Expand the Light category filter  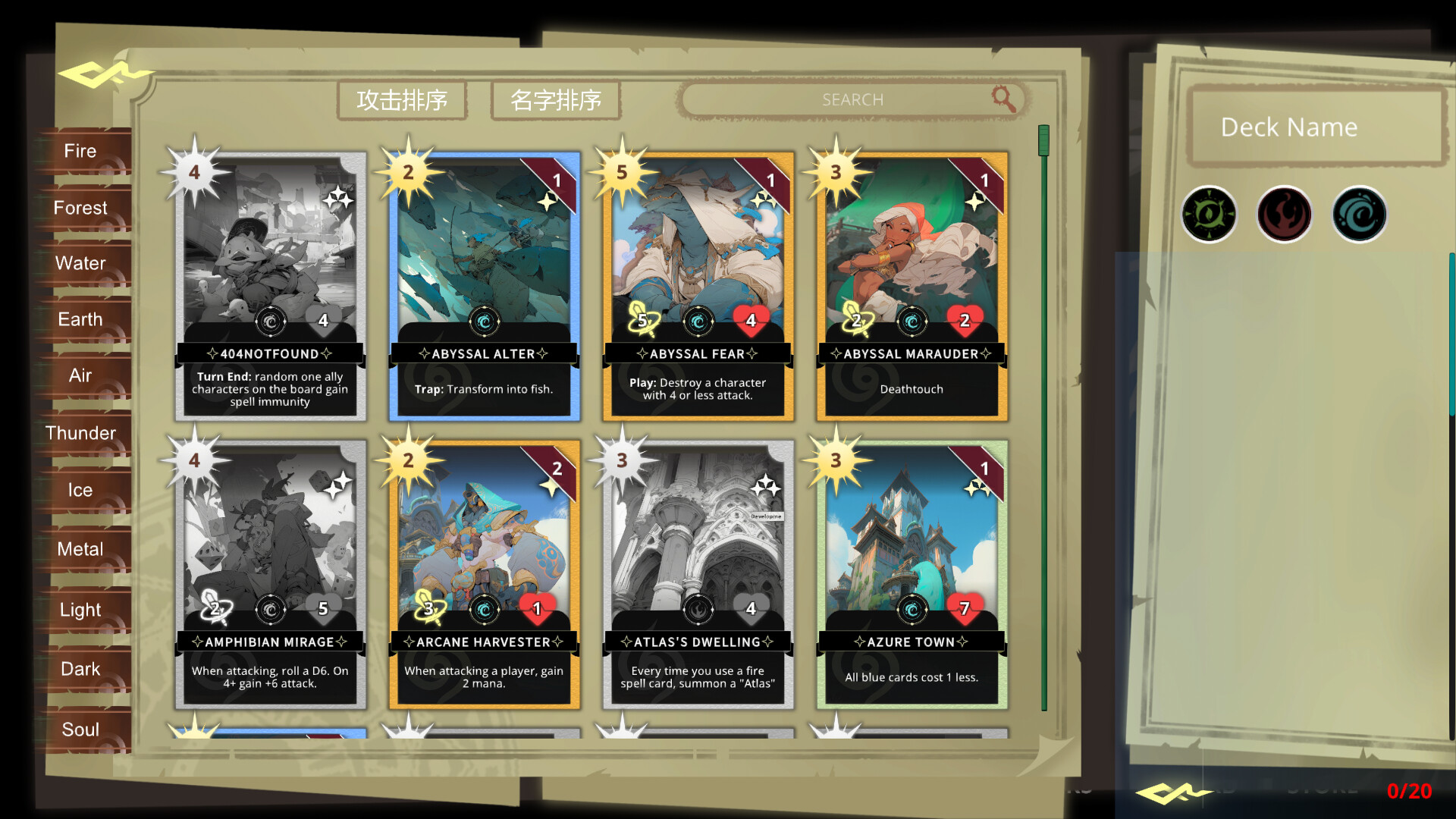pos(79,609)
